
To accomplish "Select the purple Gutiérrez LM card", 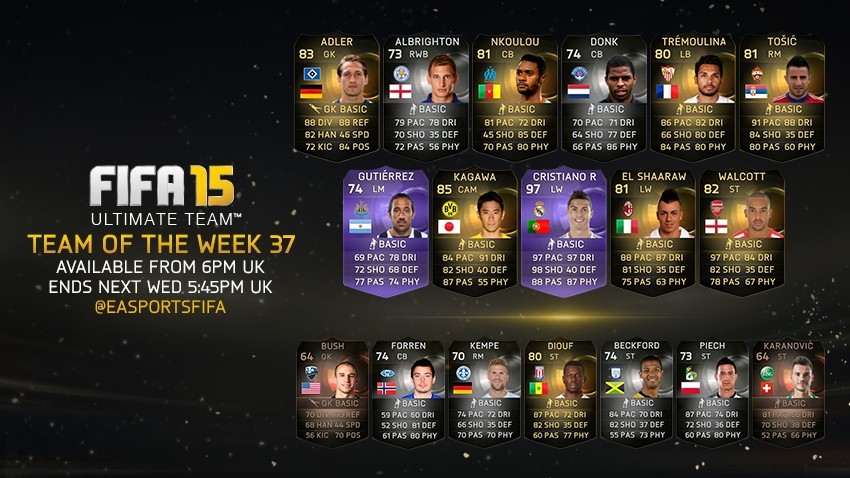I will click(386, 230).
